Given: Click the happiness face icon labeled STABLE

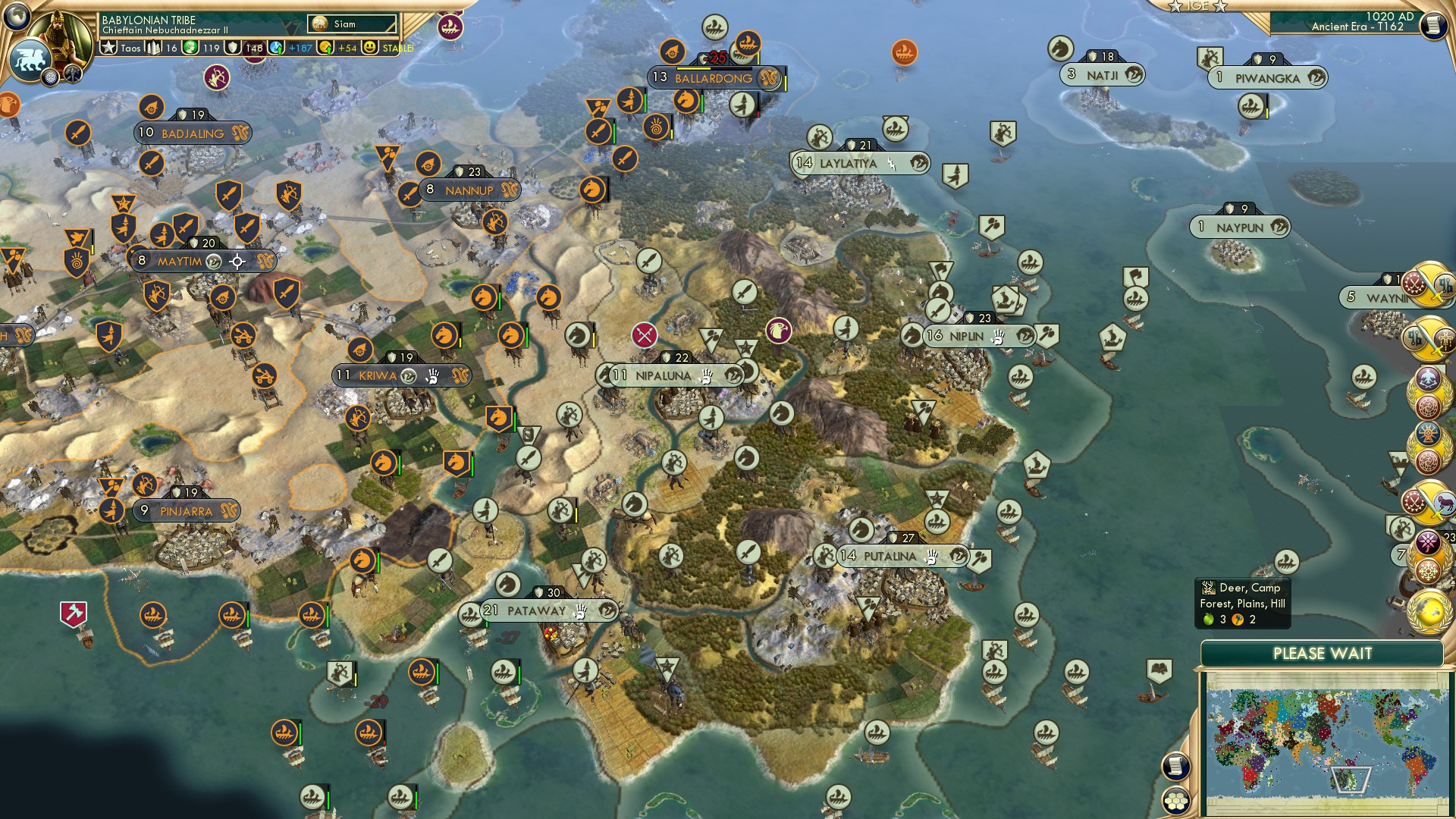Looking at the screenshot, I should (x=369, y=48).
